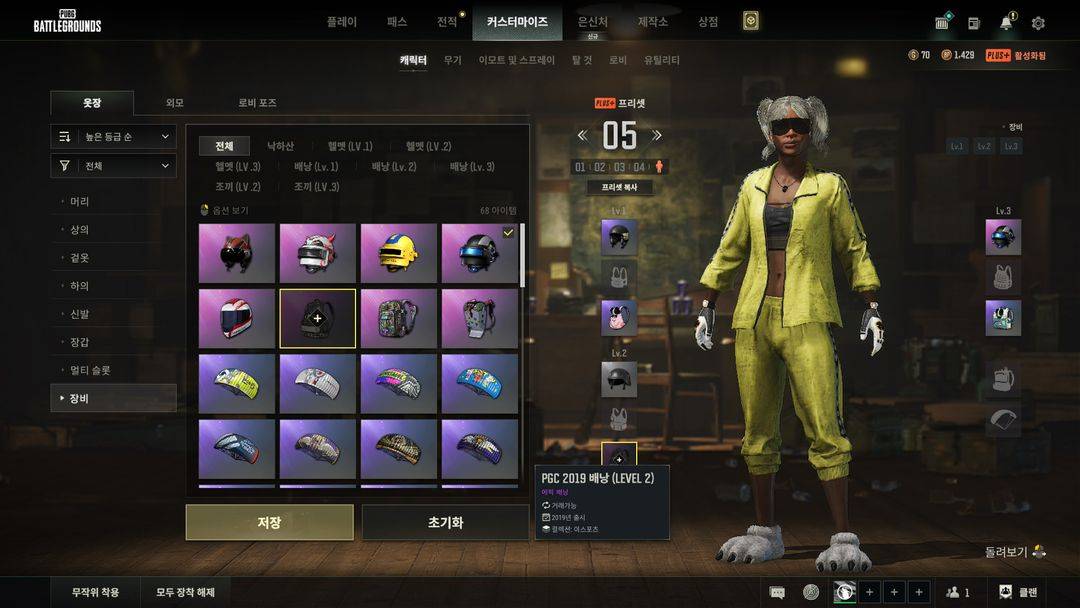Save the outfit with 저장
Image resolution: width=1080 pixels, height=608 pixels.
(x=269, y=522)
